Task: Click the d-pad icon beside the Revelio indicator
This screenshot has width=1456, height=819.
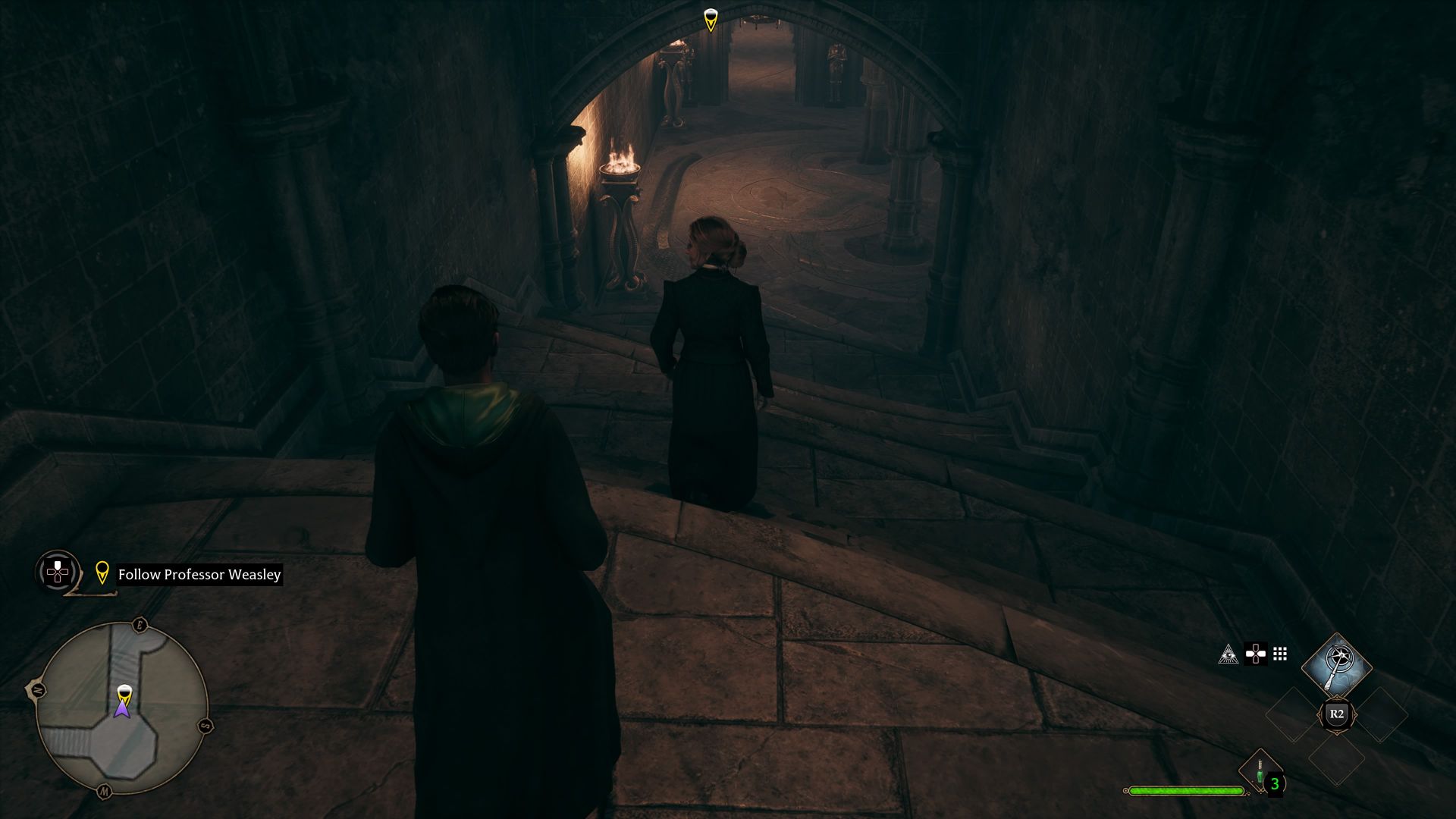Action: pyautogui.click(x=1256, y=653)
